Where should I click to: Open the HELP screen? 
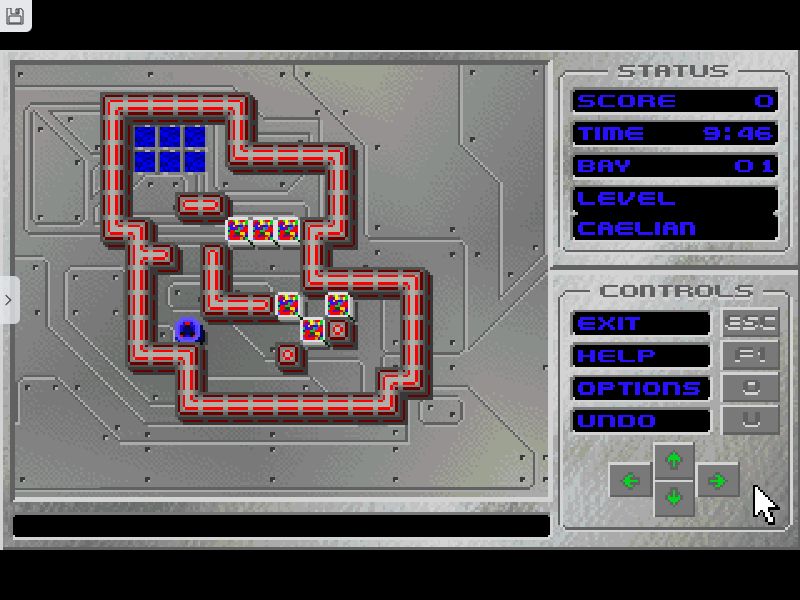point(640,356)
